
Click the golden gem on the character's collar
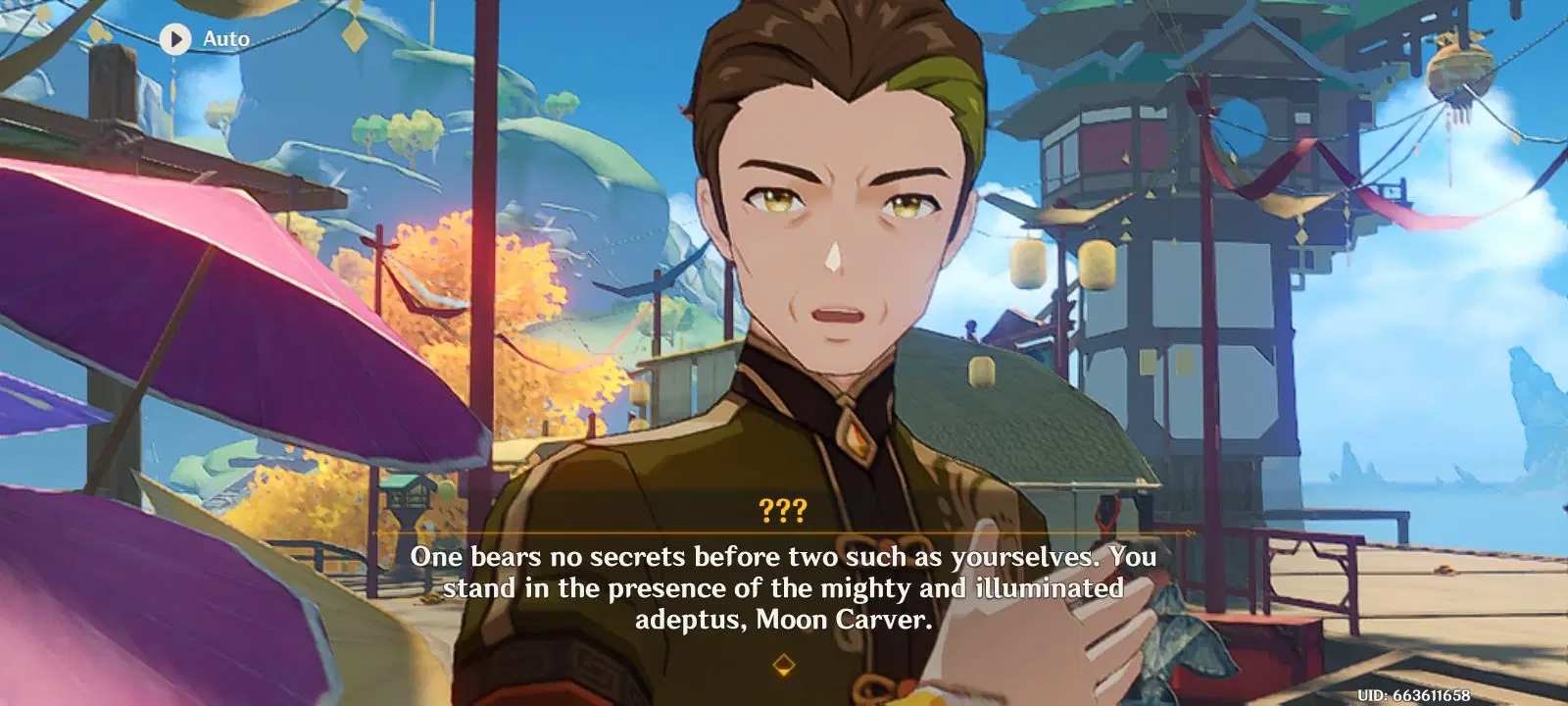858,440
